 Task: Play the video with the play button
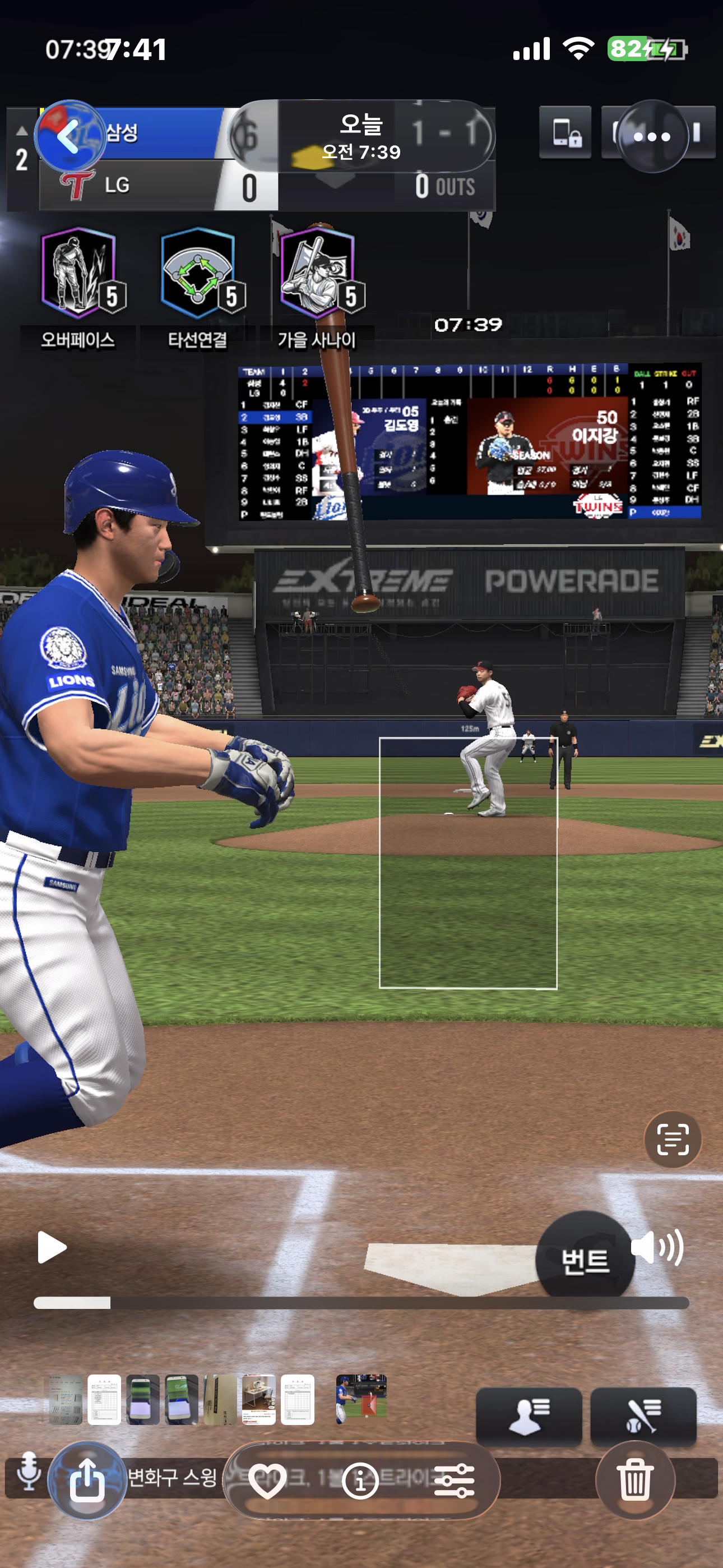pos(52,1247)
